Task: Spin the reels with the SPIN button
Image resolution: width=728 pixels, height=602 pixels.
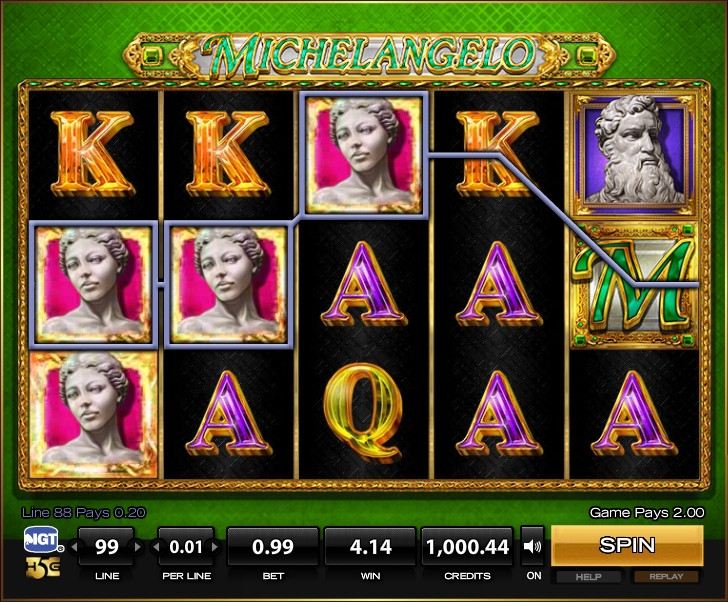Action: point(627,546)
